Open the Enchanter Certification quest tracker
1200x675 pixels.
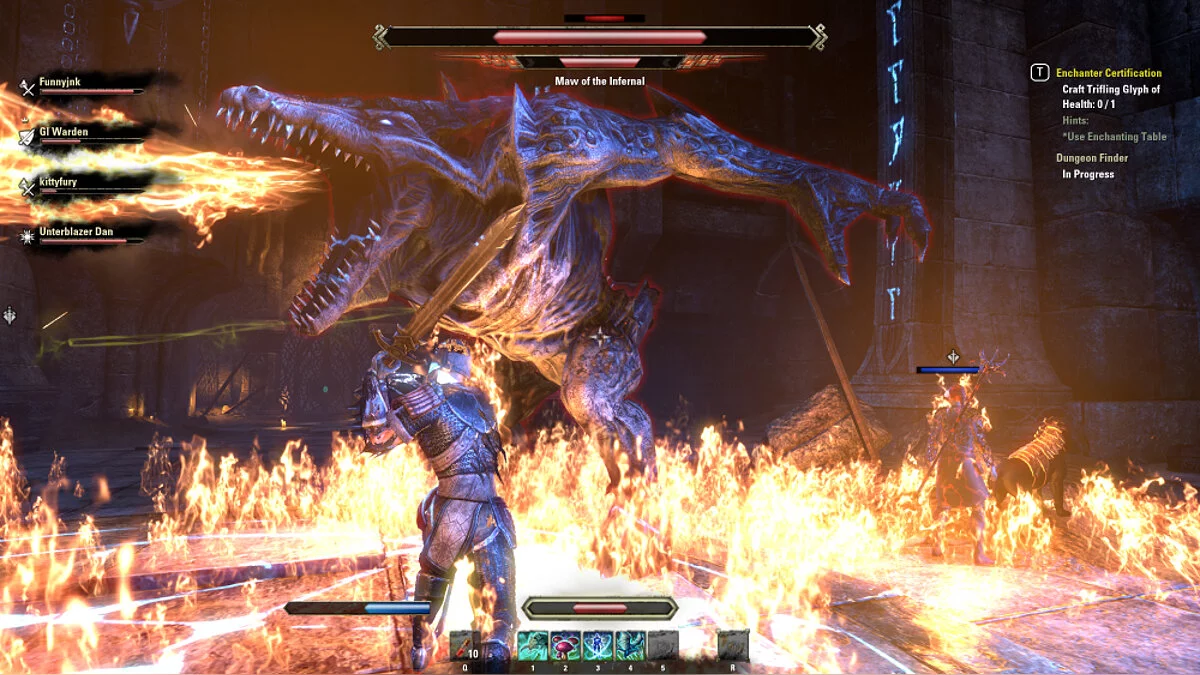pyautogui.click(x=1108, y=73)
